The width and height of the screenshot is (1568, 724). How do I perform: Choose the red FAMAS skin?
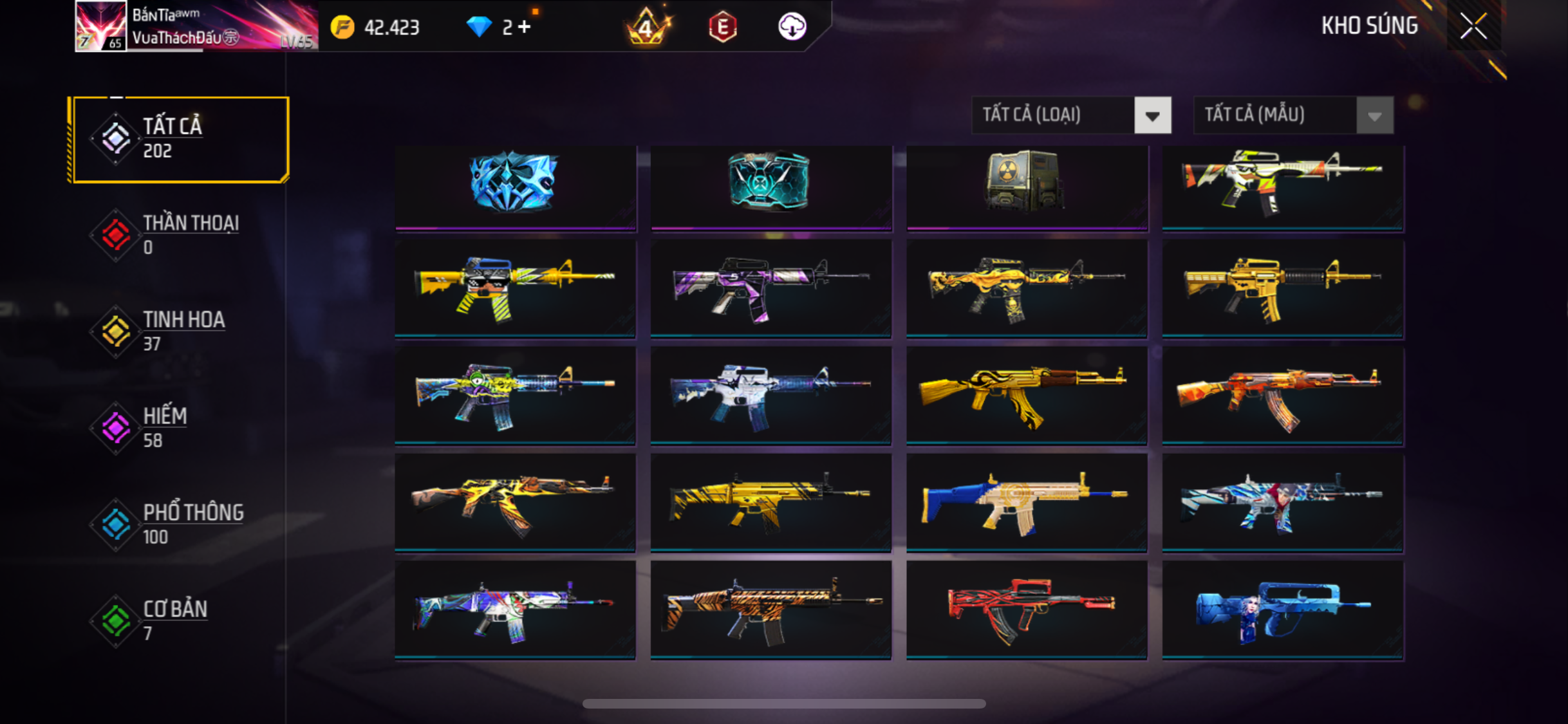click(x=1027, y=609)
